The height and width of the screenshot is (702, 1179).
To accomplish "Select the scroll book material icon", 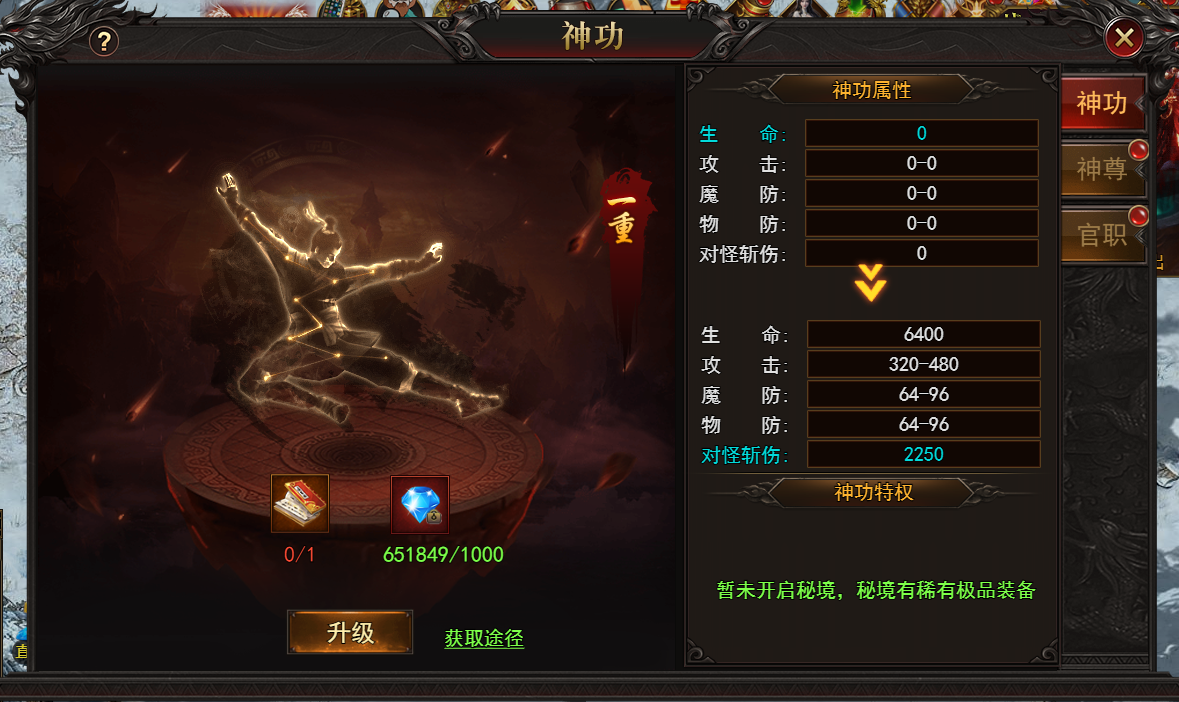I will 300,504.
